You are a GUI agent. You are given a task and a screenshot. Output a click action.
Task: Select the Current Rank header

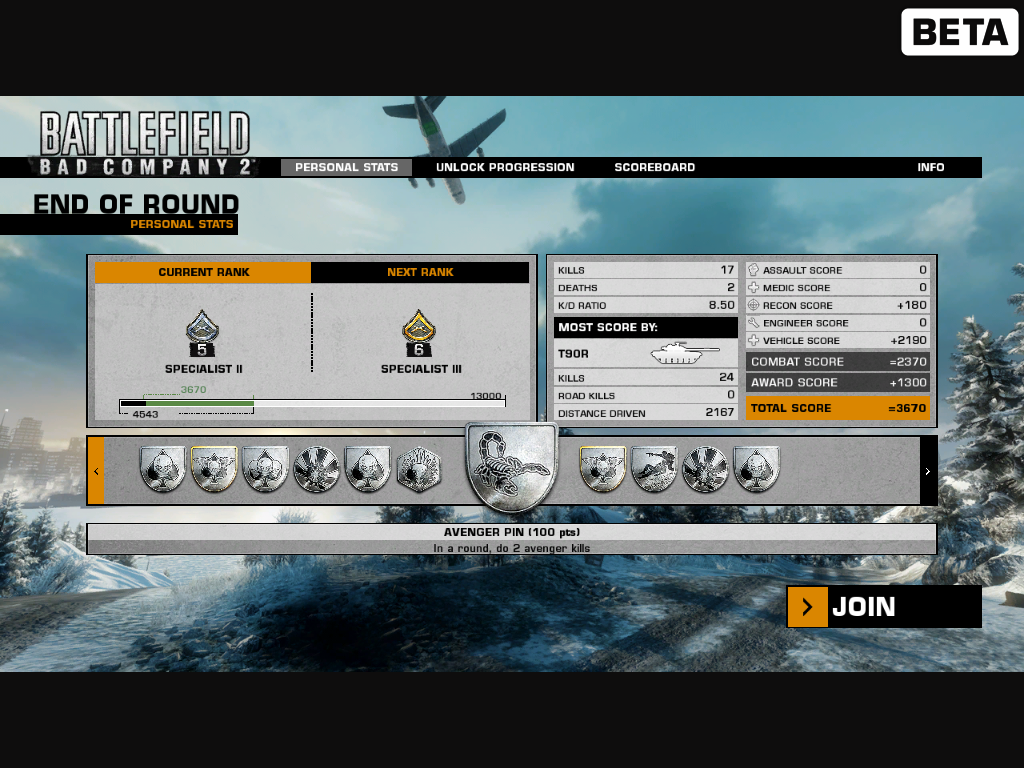click(x=203, y=272)
